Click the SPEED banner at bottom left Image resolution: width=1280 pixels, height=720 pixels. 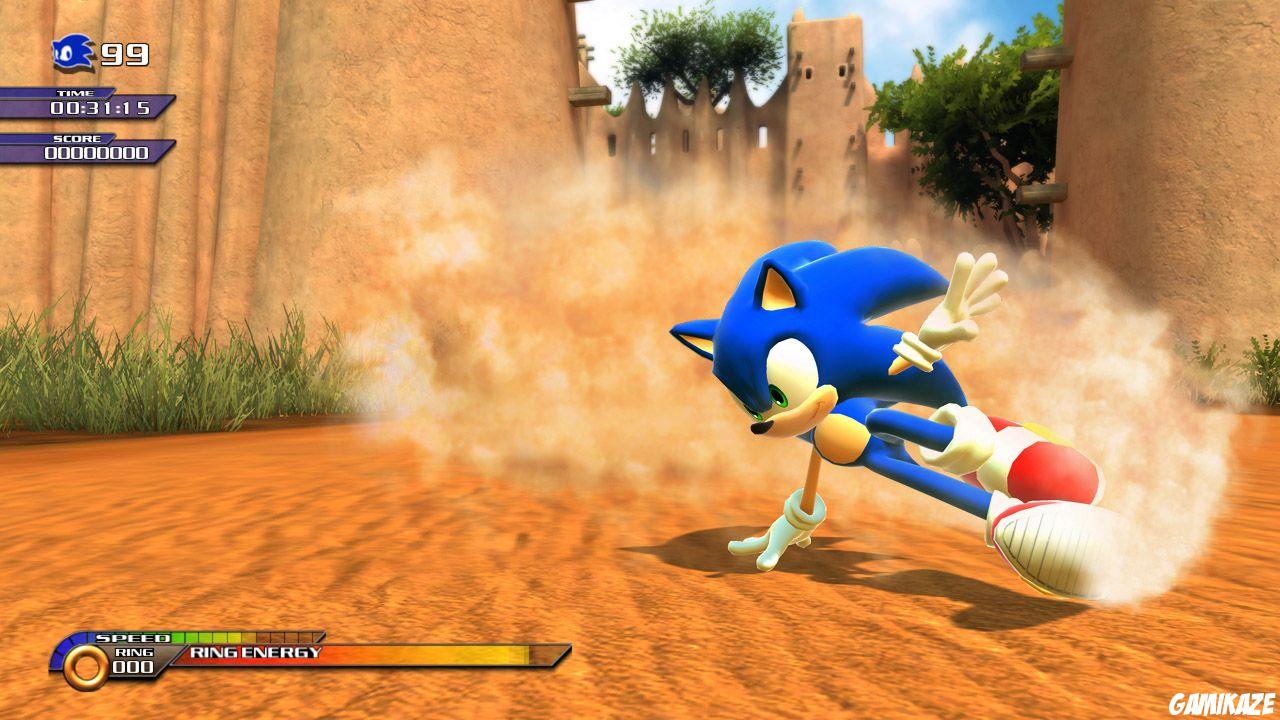(x=131, y=638)
